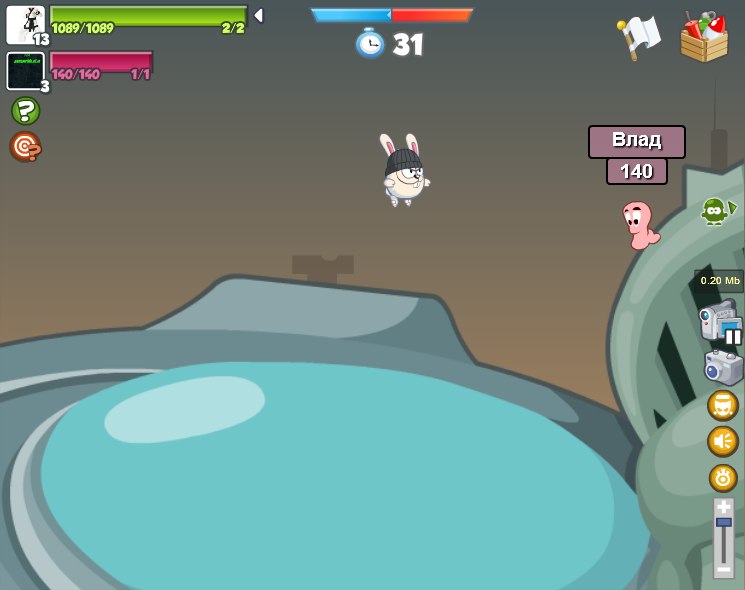Surrender using the white flag icon
745x590 pixels.
pyautogui.click(x=638, y=38)
